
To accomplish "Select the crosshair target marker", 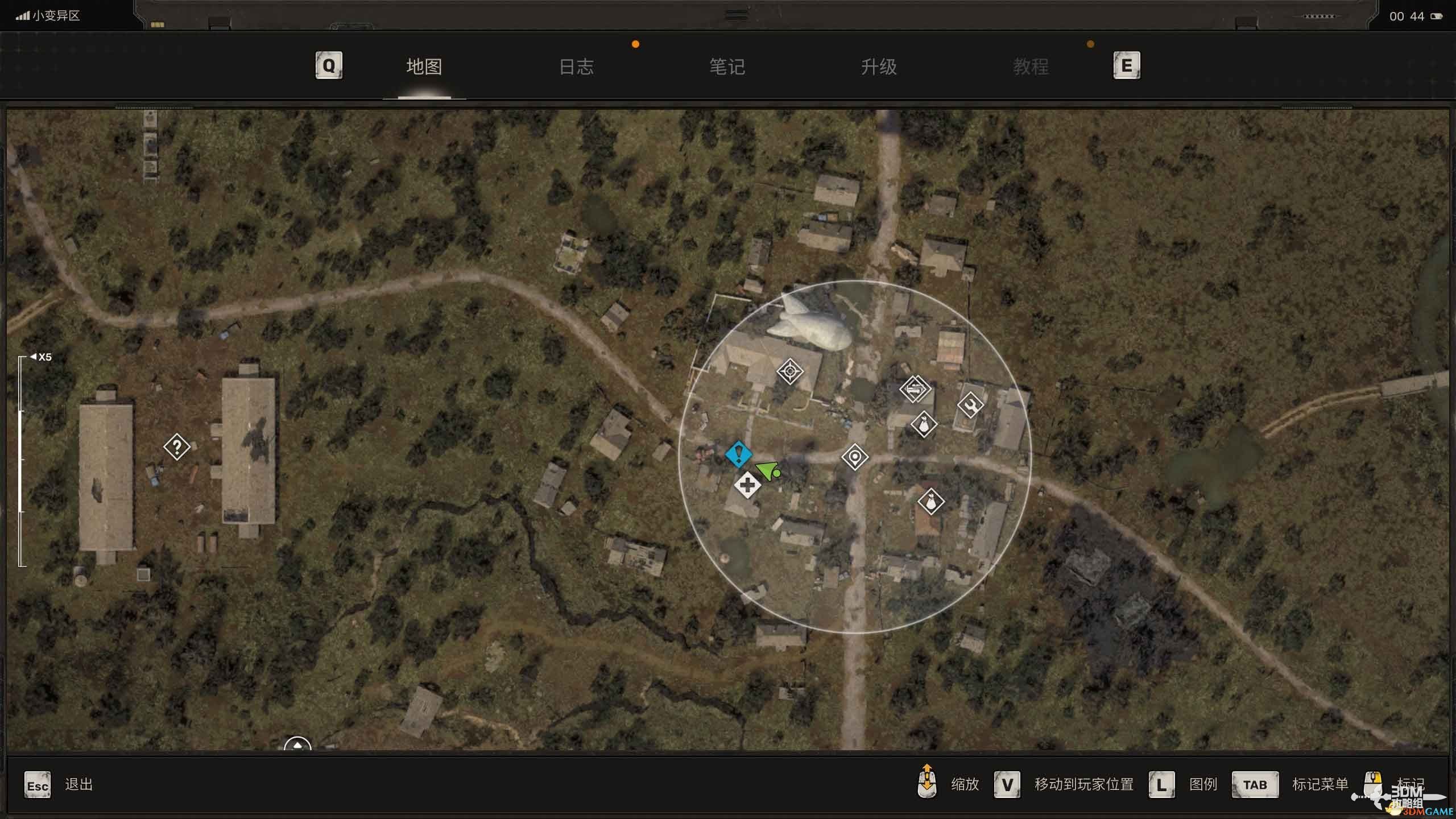I will (790, 372).
